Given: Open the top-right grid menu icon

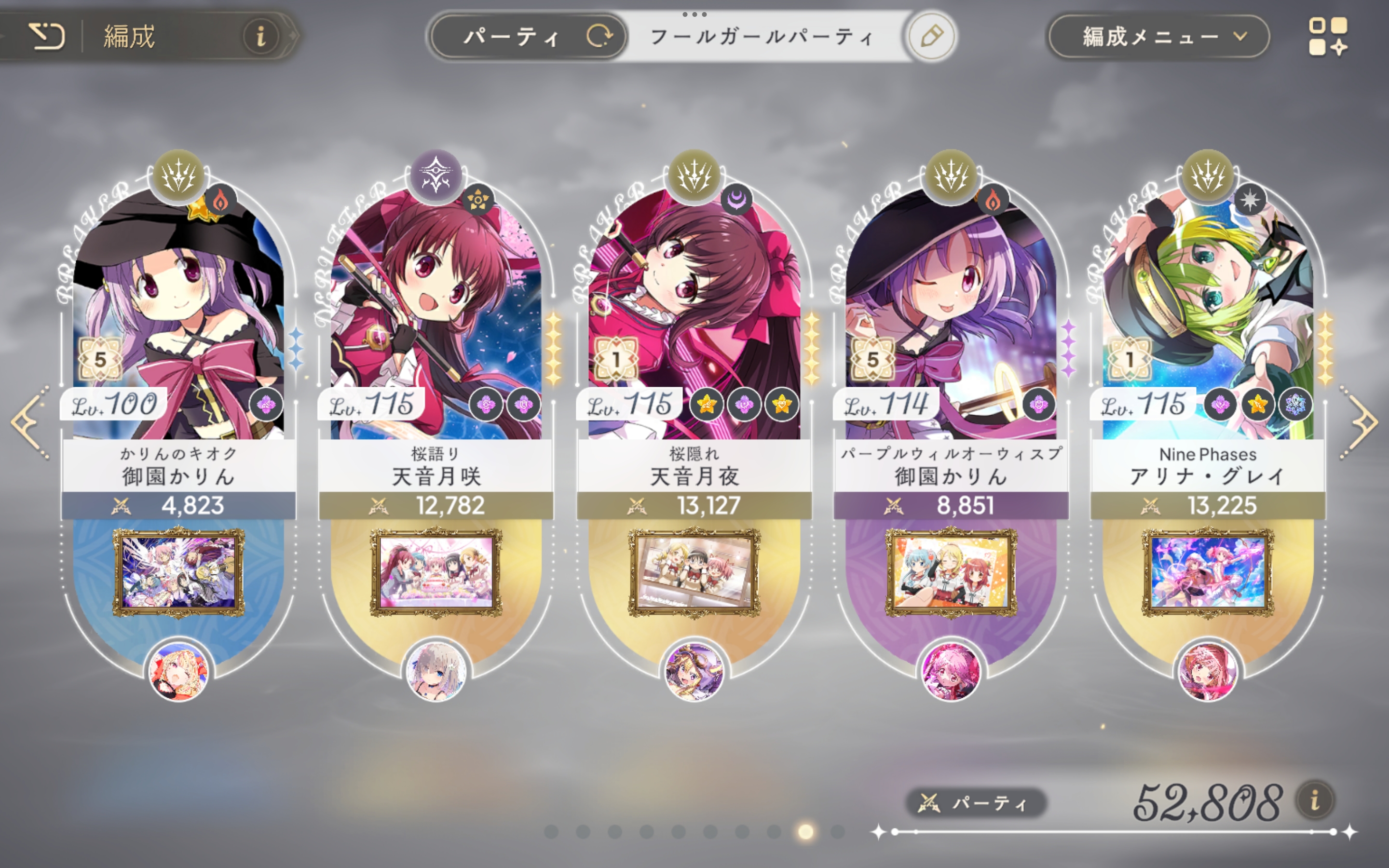Looking at the screenshot, I should click(x=1328, y=37).
